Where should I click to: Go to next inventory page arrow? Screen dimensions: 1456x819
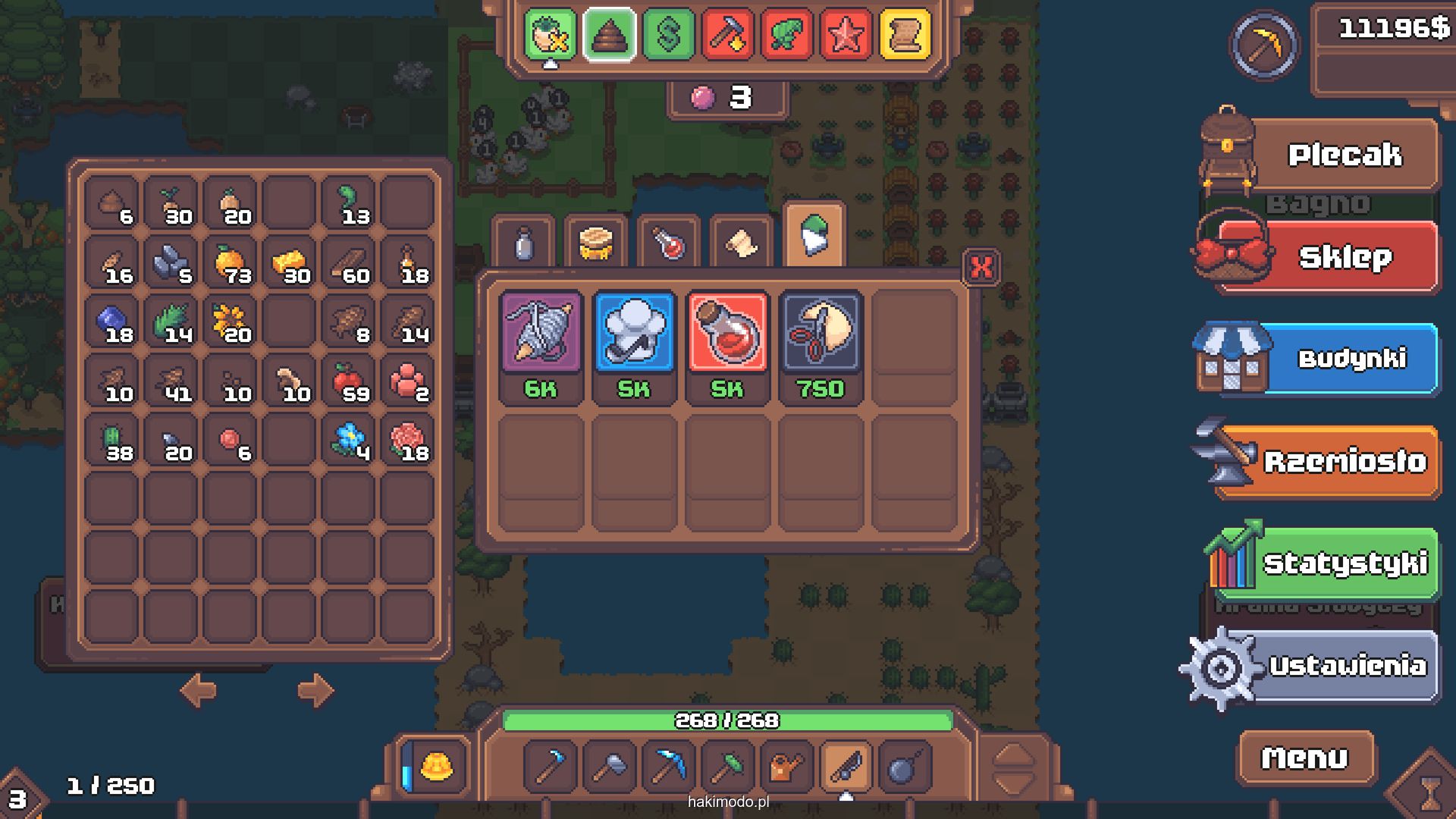315,690
